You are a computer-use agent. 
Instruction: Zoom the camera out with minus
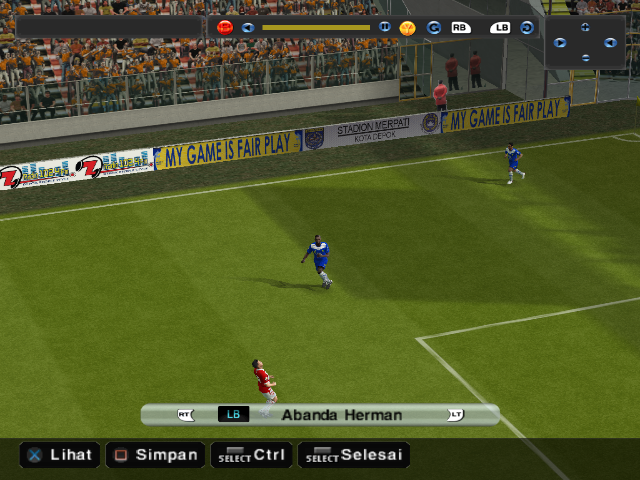586,57
